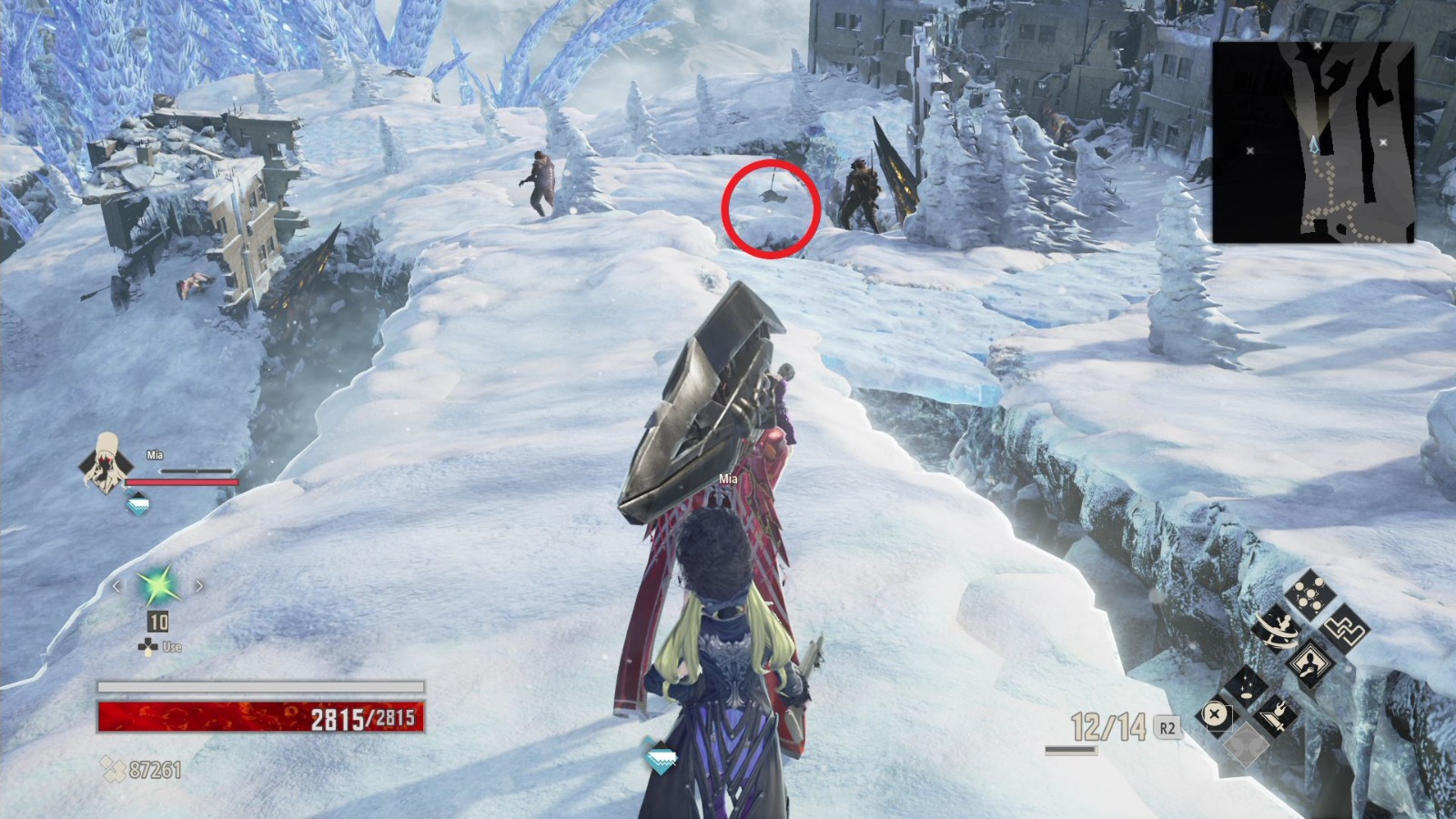Click the teal focus gauge diamond under Mia
Screen dimensions: 1456x819
(138, 501)
